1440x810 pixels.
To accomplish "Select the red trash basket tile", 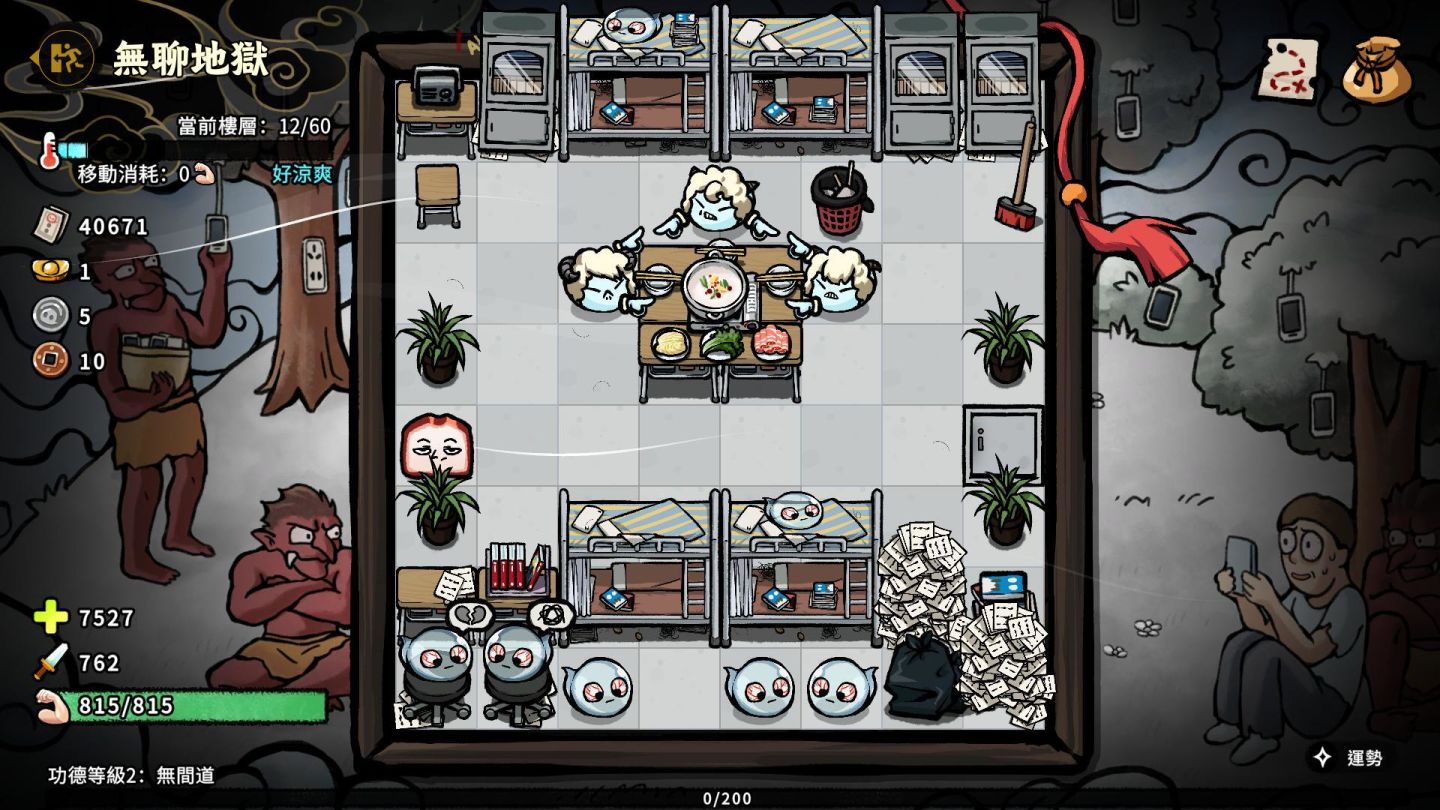I will click(839, 201).
